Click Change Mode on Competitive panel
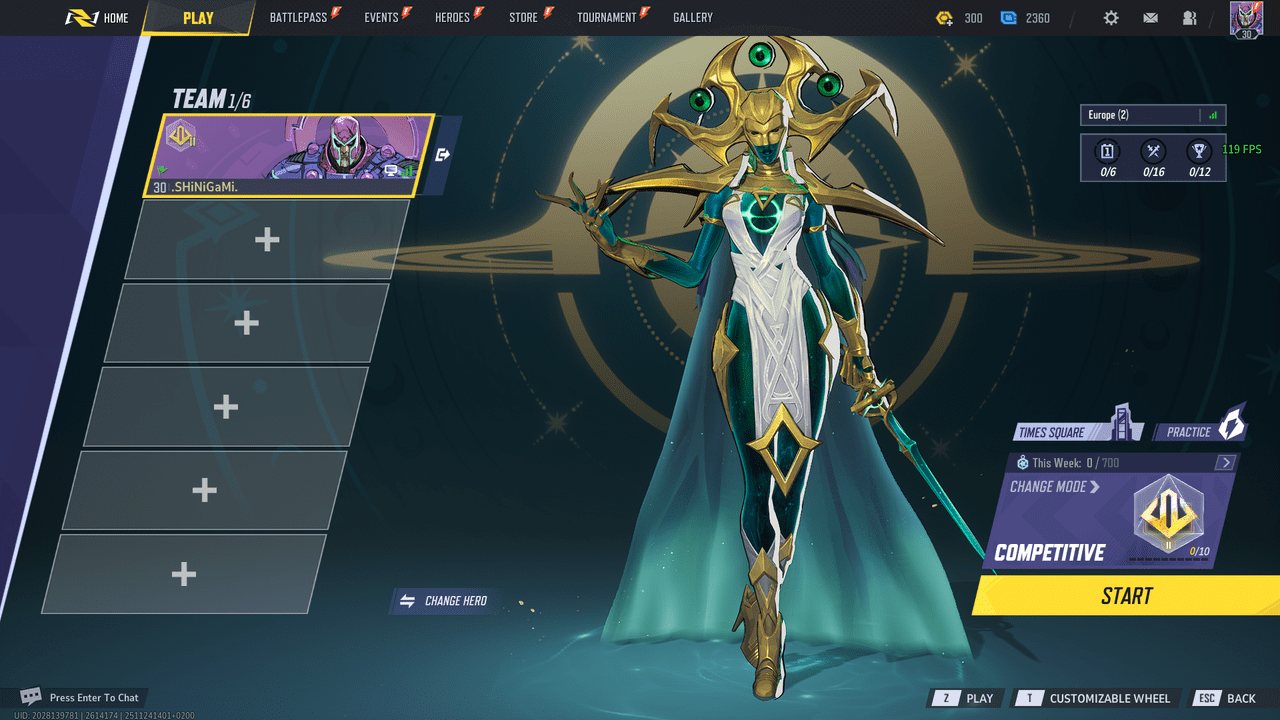The width and height of the screenshot is (1280, 720). click(x=1055, y=487)
